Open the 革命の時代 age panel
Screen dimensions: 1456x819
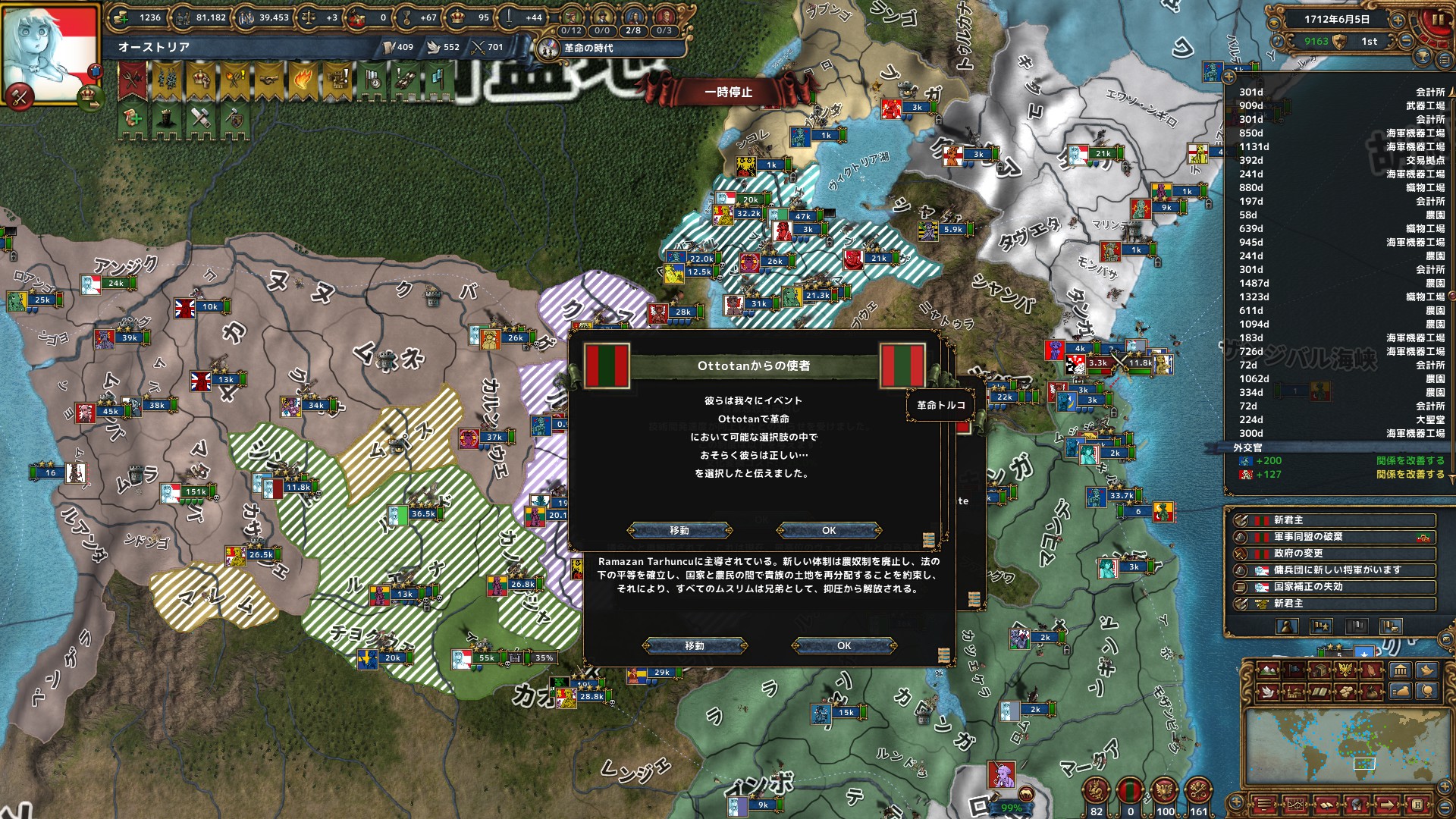[x=586, y=49]
